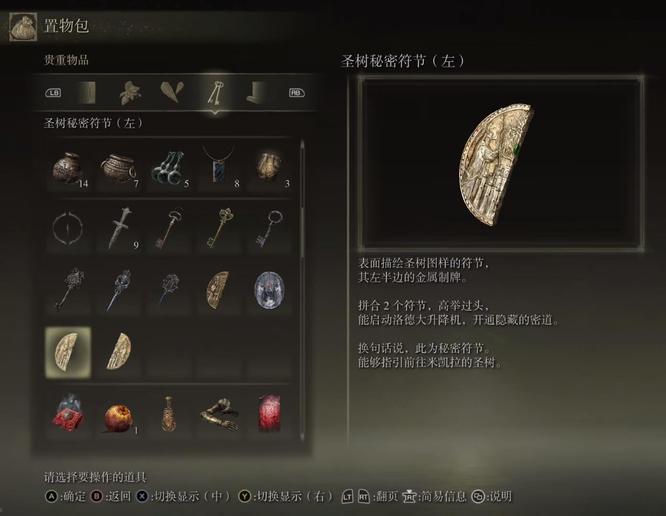Open the two-feathers category tab

[x=172, y=93]
